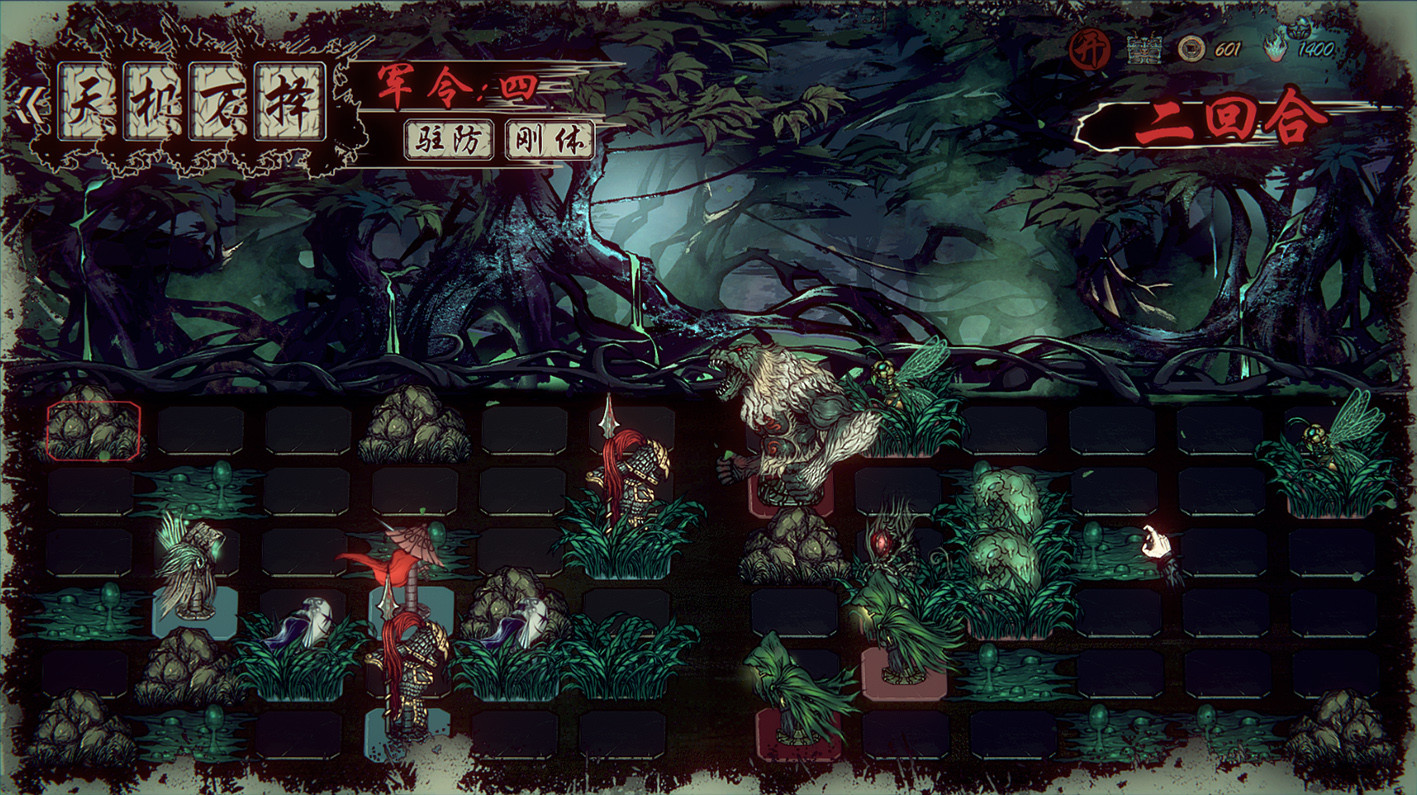
Task: Click the red 开 seal icon in the top bar
Action: point(1089,47)
